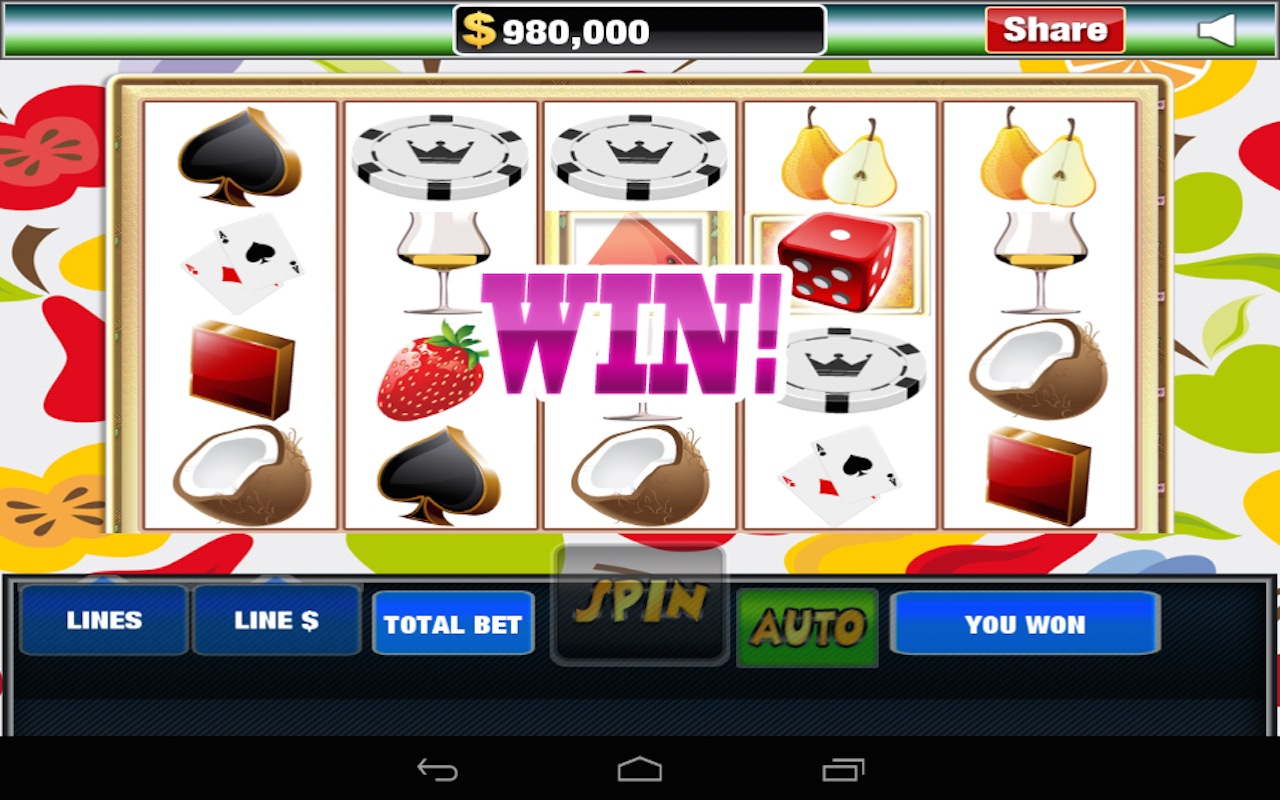Screen dimensions: 1280x800
Task: Click the ace playing cards symbol
Action: (241, 260)
